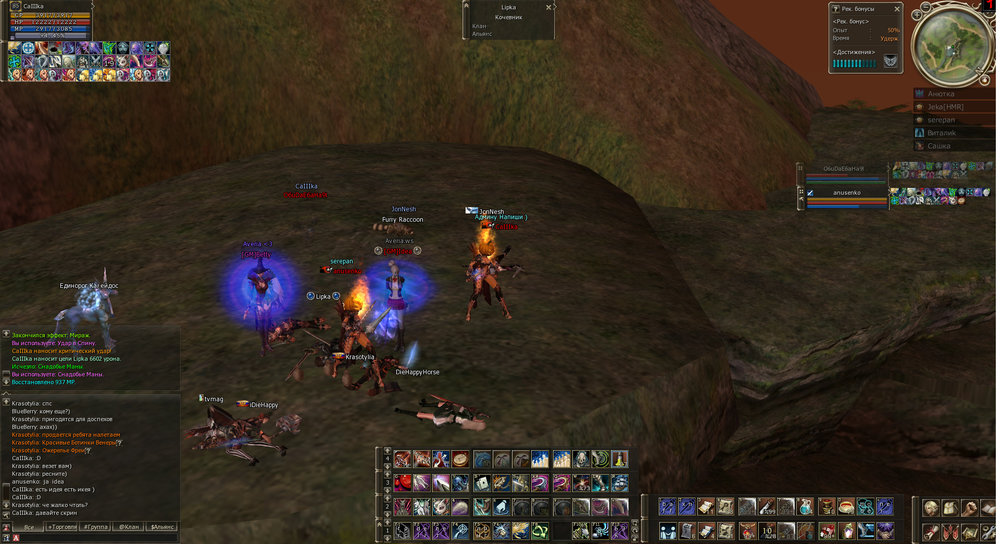Pick Сашка in the party list

[x=953, y=146]
